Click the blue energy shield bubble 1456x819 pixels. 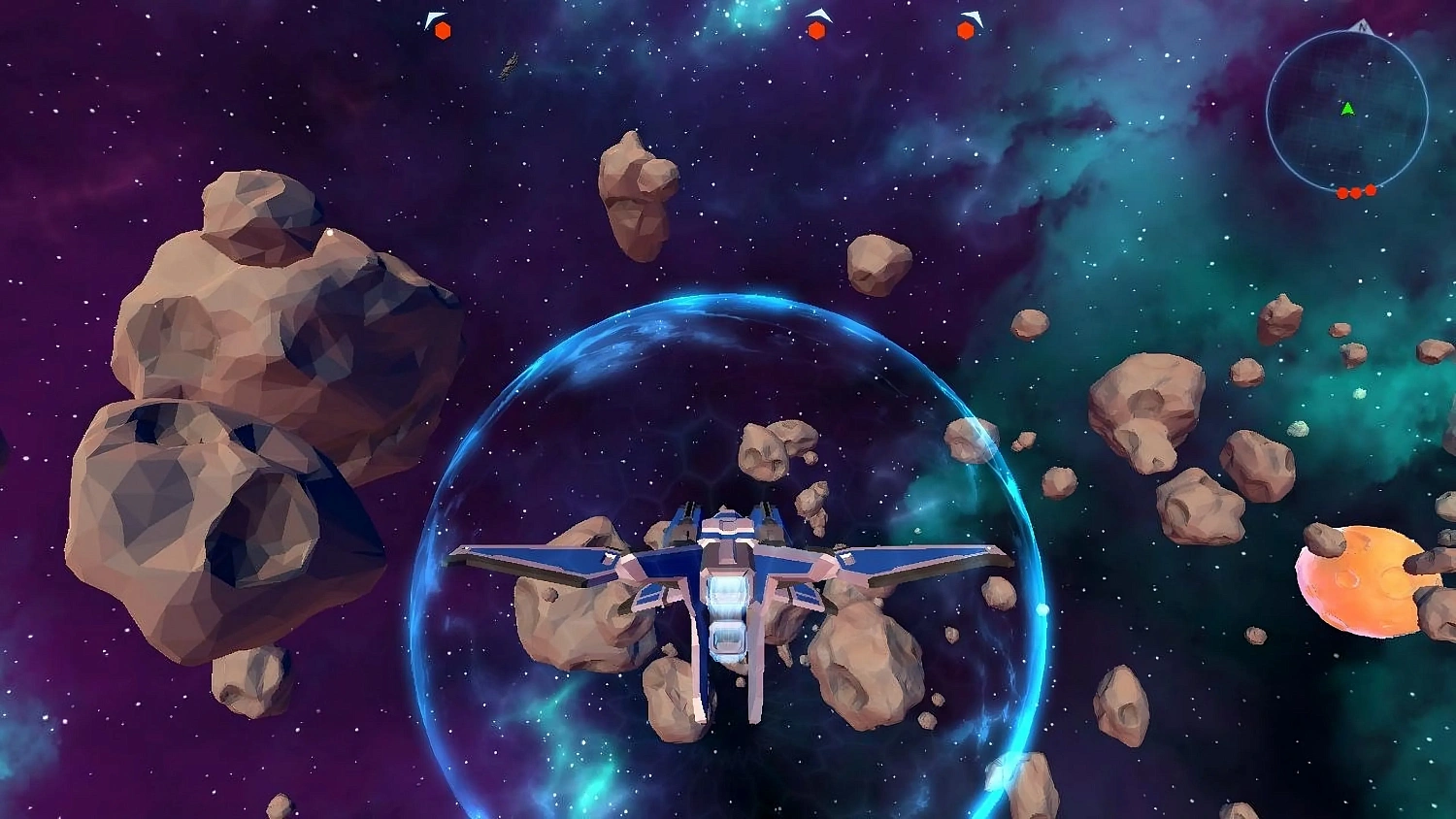[x=728, y=320]
